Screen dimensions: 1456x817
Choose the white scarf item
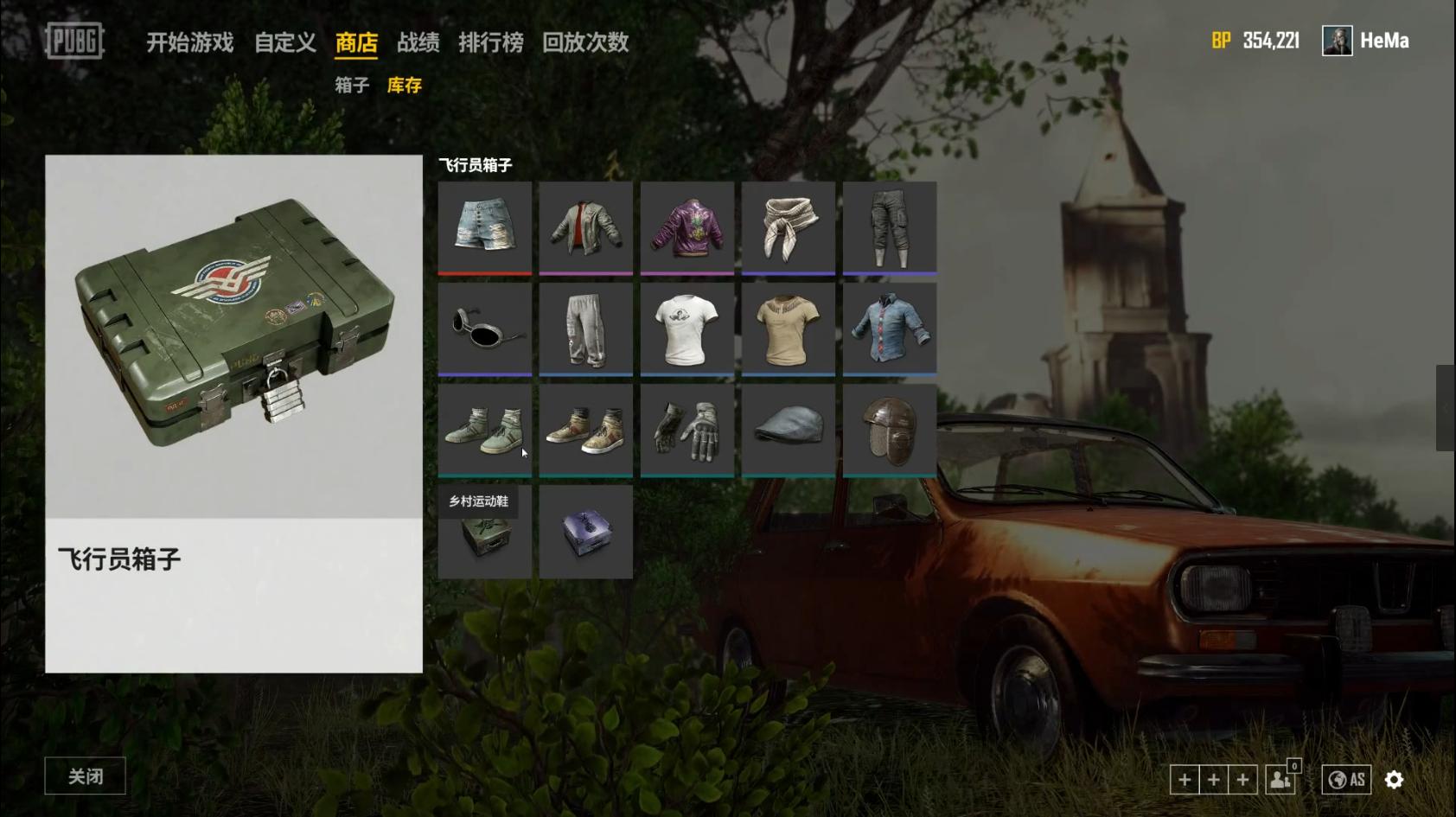tap(788, 227)
